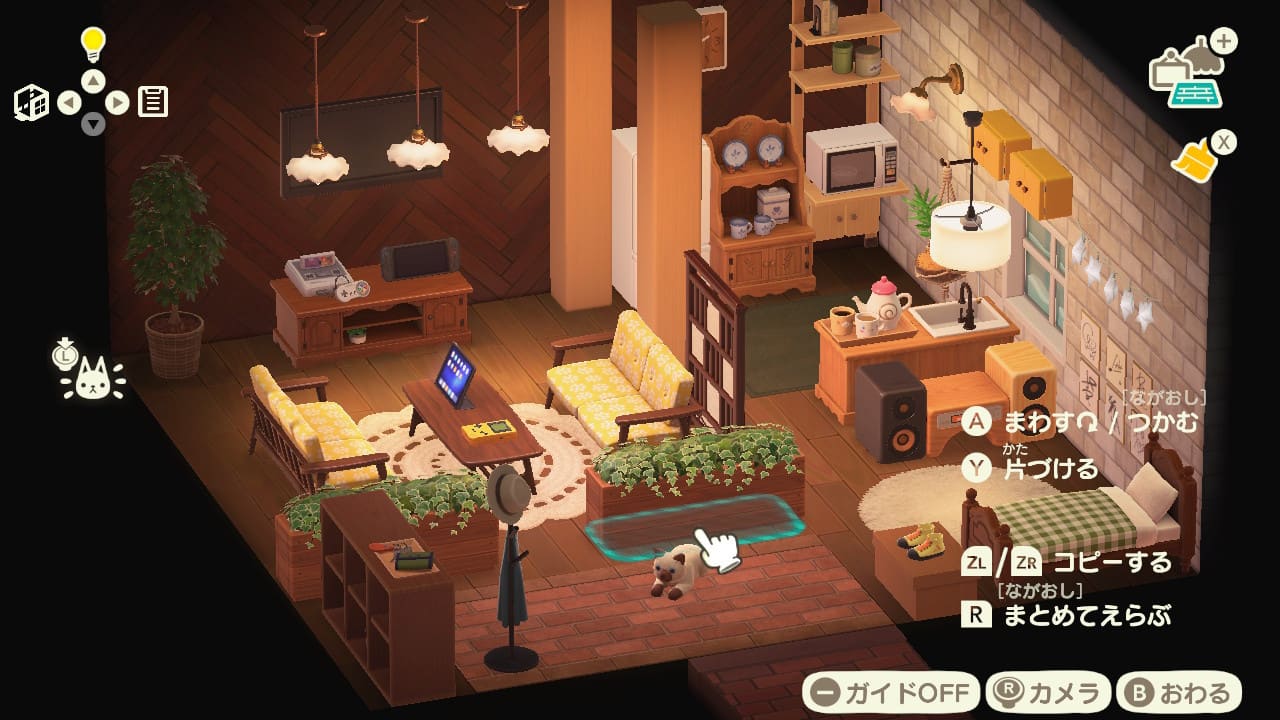This screenshot has width=1280, height=720.
Task: Finish decorating with the おわる button
Action: (x=1178, y=692)
